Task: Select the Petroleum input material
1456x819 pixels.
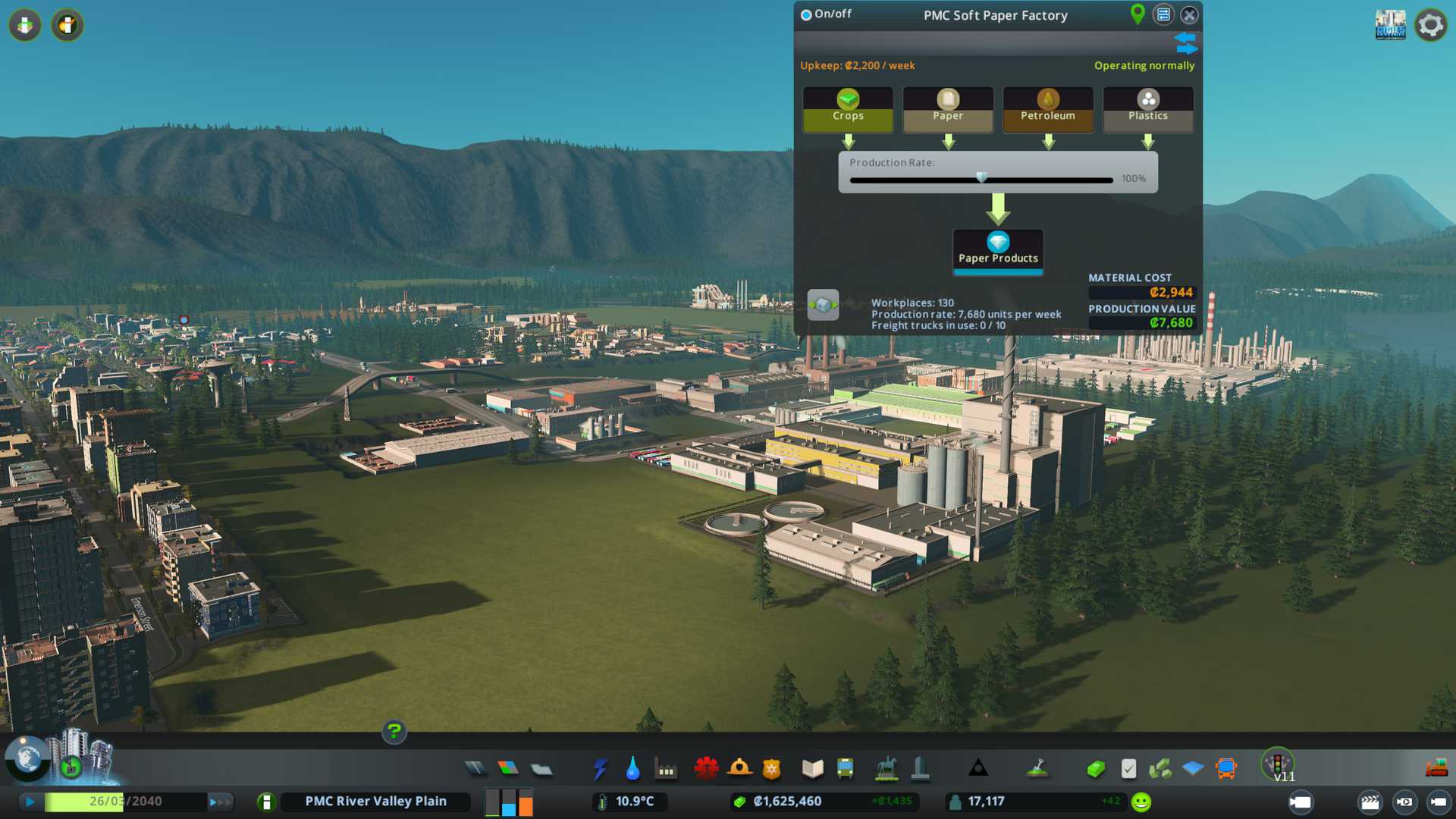Action: 1047,108
